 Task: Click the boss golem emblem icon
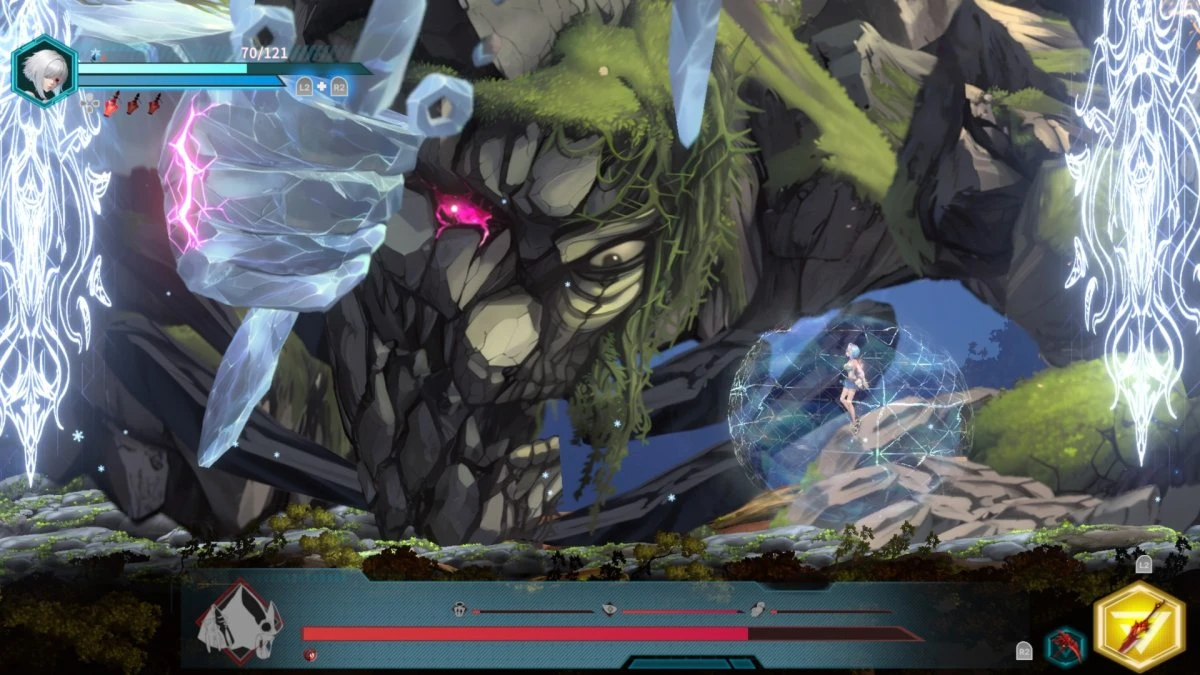[x=239, y=621]
